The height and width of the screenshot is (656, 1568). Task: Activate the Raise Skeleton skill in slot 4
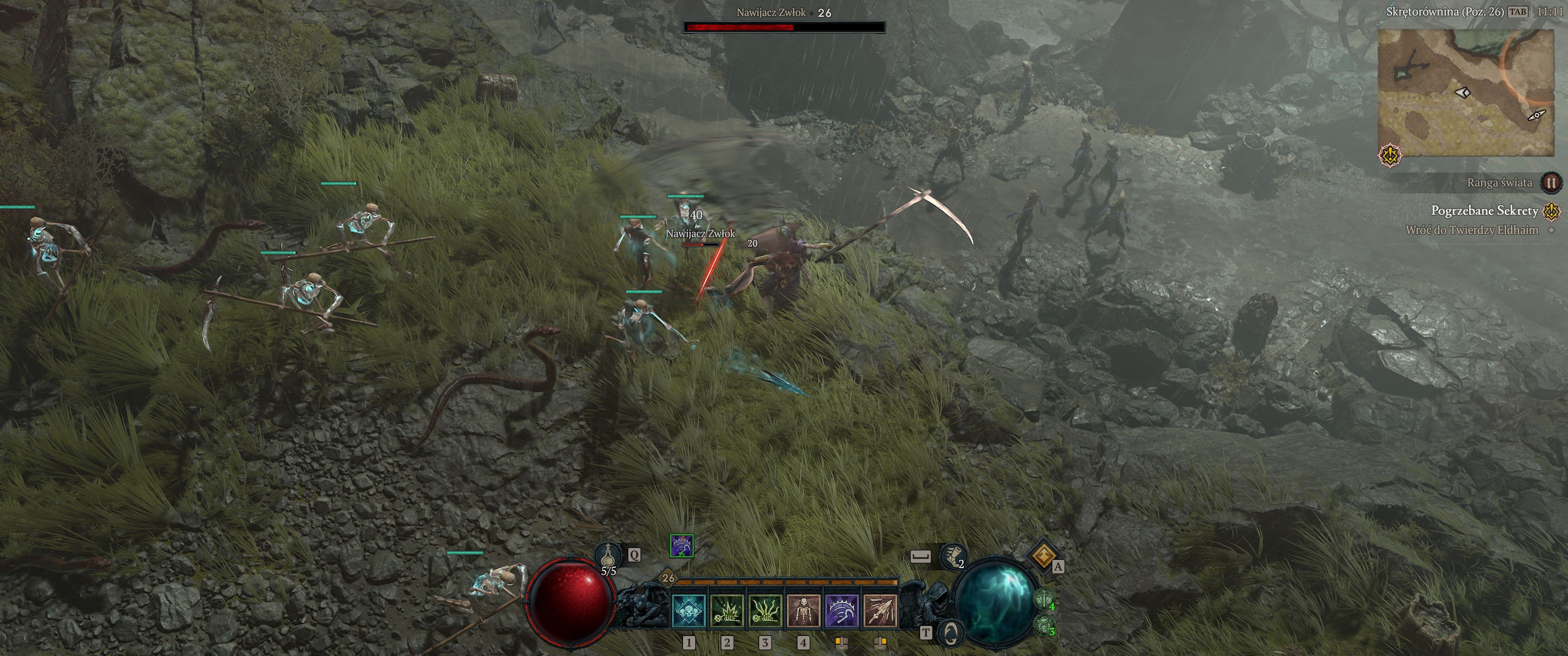point(803,610)
